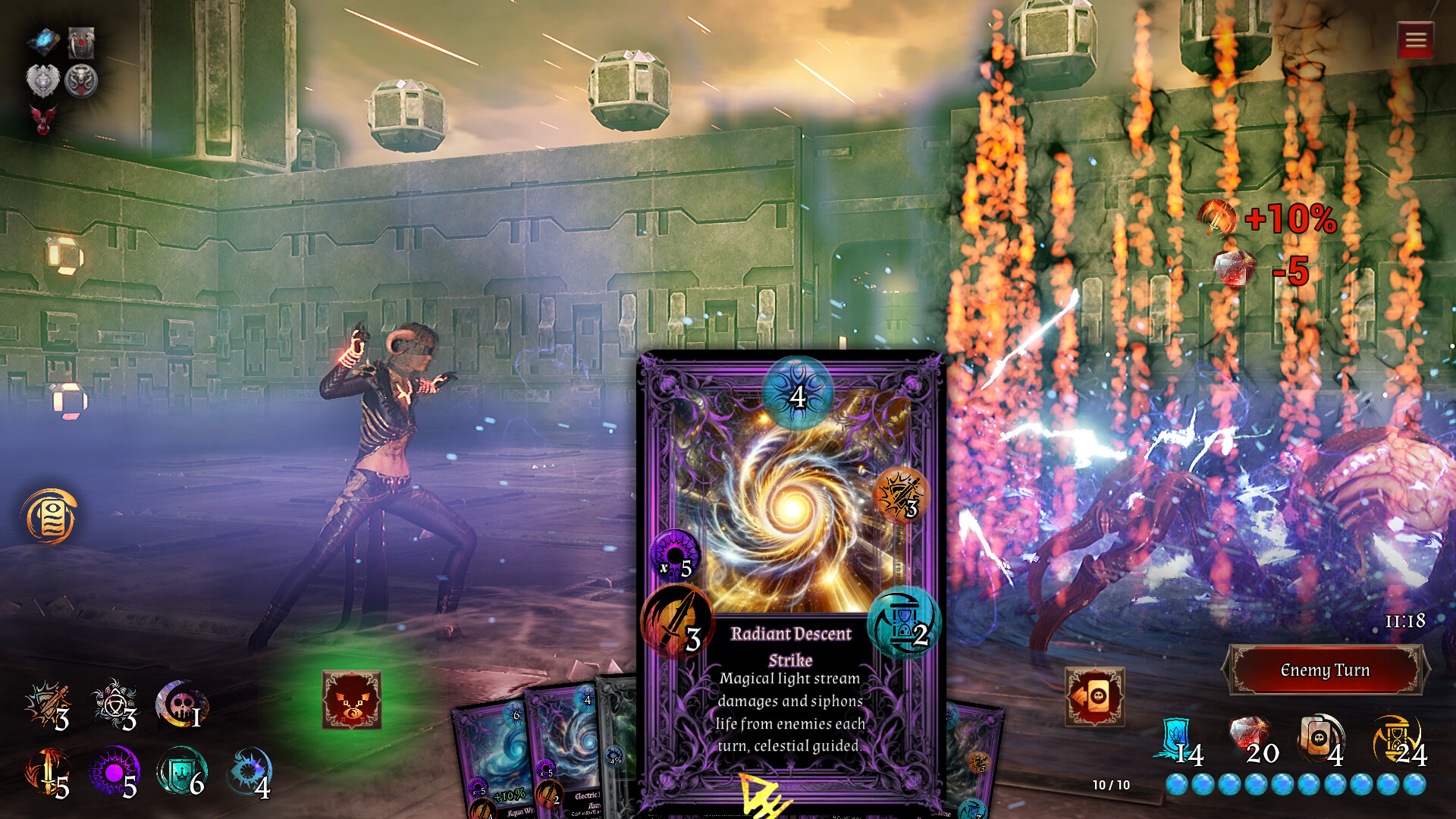Click the Enemy Turn banner
The height and width of the screenshot is (819, 1456).
(x=1325, y=670)
